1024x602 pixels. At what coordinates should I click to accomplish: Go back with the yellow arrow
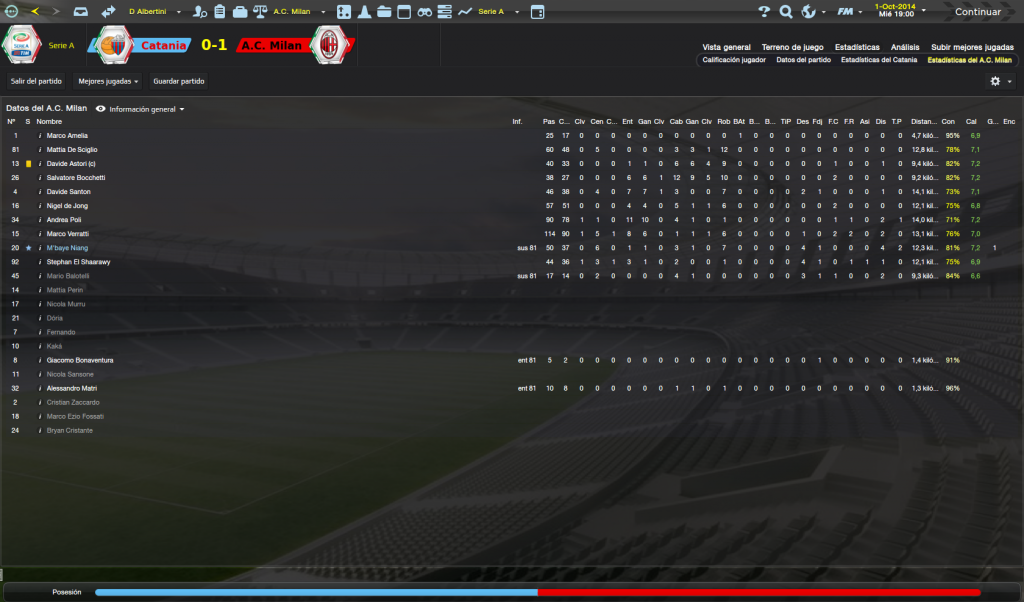click(36, 12)
